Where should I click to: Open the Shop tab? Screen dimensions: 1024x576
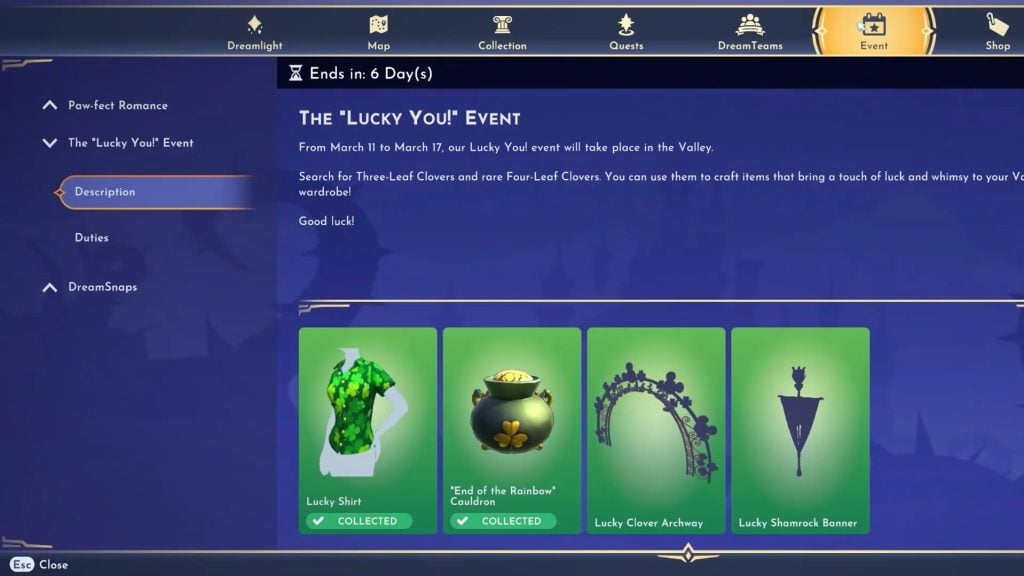(997, 31)
